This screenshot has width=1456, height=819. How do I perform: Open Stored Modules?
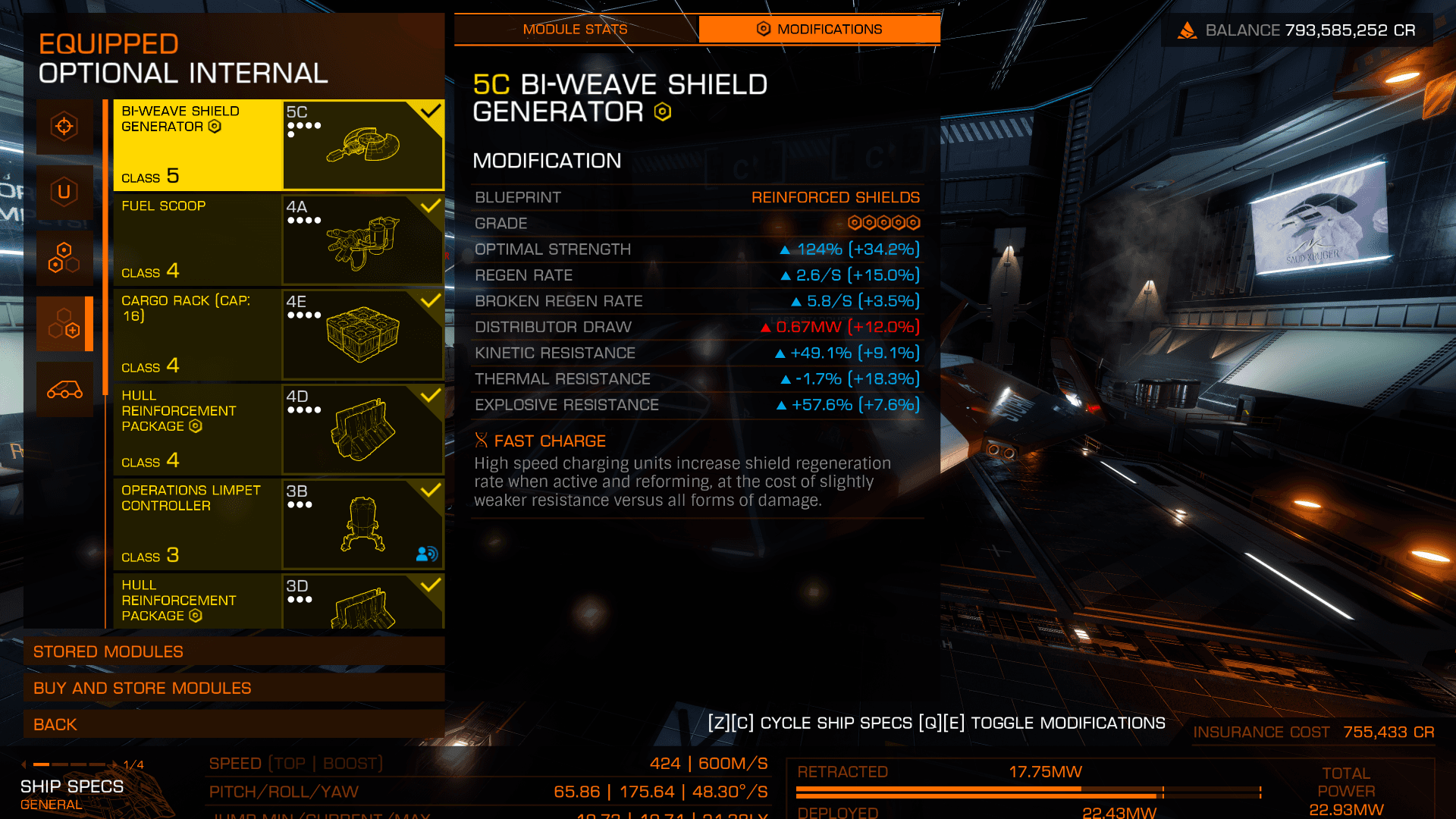tap(234, 651)
